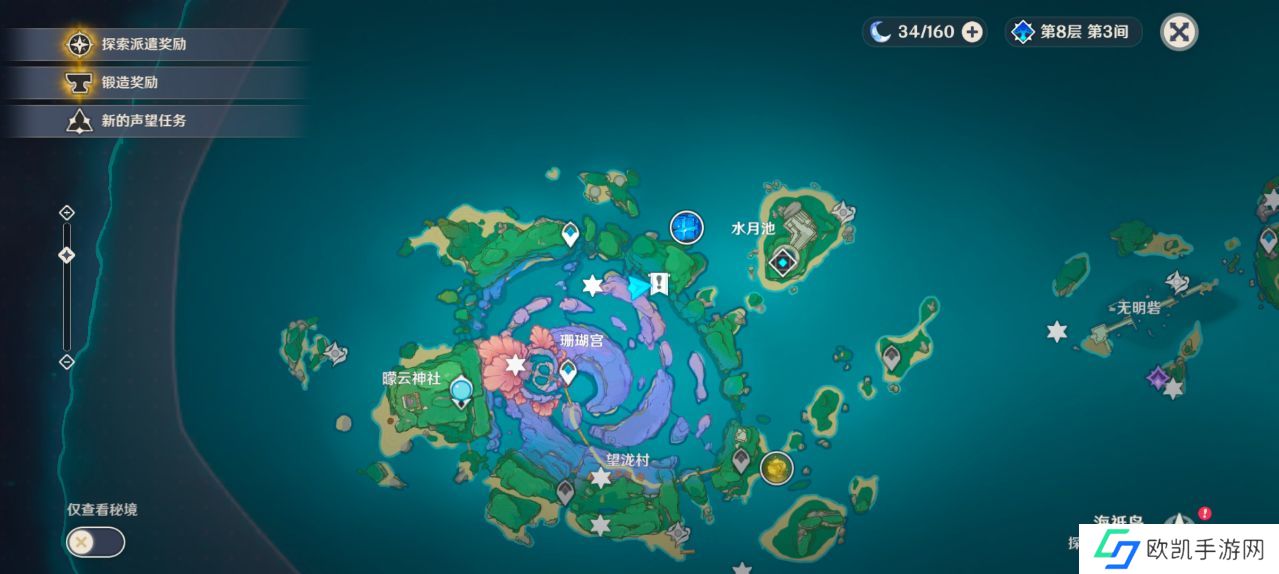Open the 探索派遣奖励 expedition rewards entry

pyautogui.click(x=142, y=44)
